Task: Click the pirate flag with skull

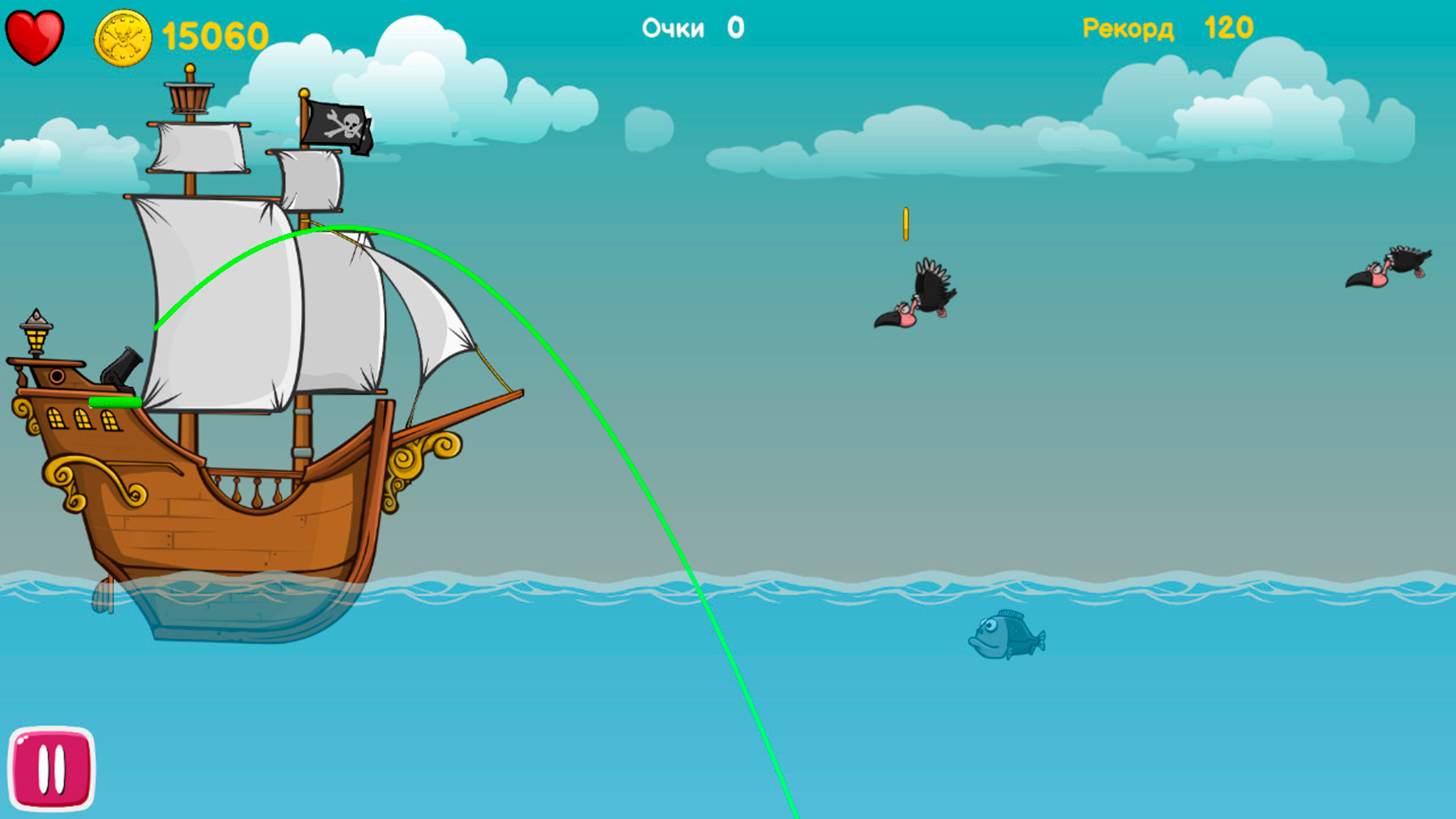Action: [x=338, y=125]
